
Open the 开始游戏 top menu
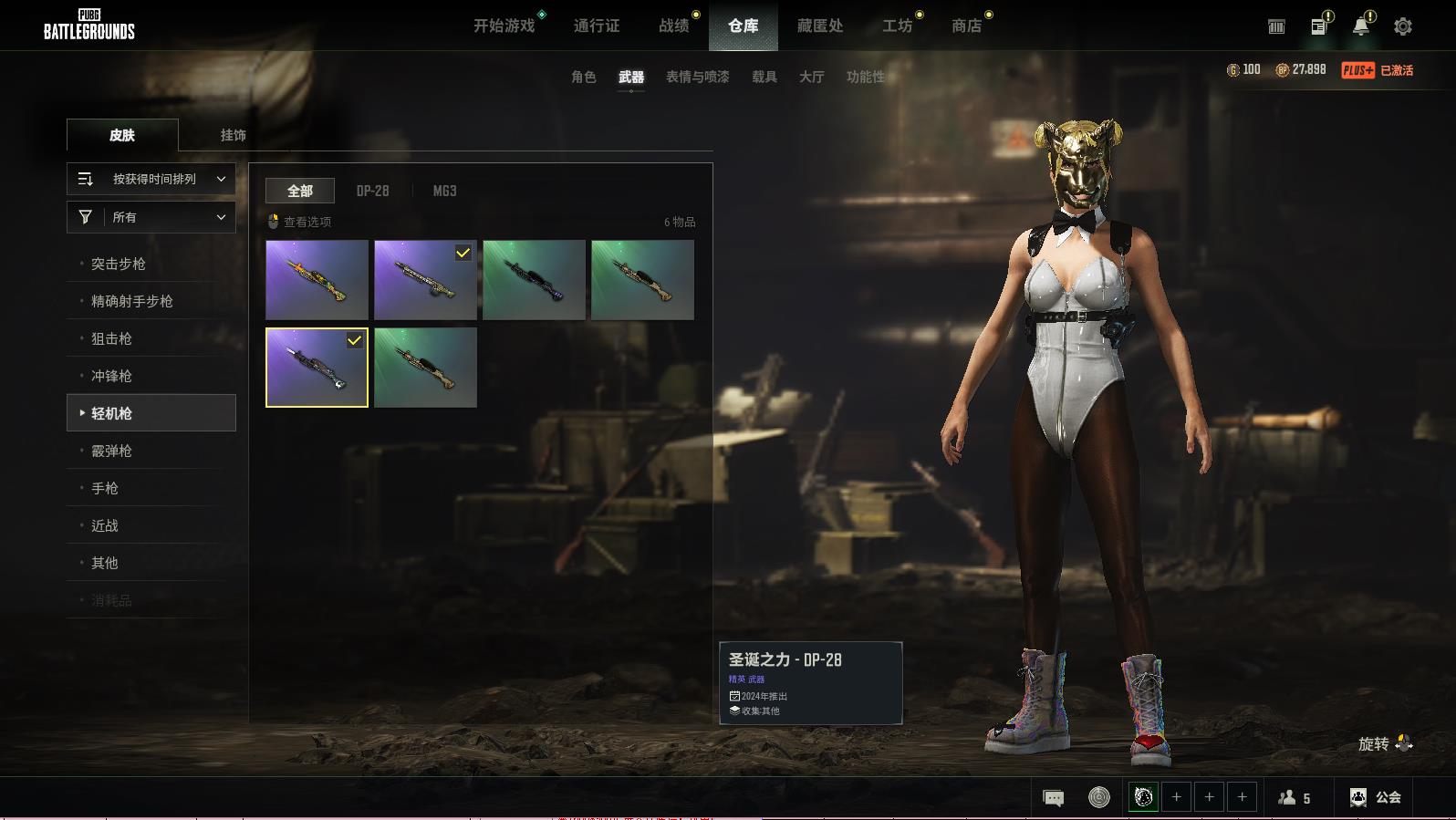click(504, 26)
